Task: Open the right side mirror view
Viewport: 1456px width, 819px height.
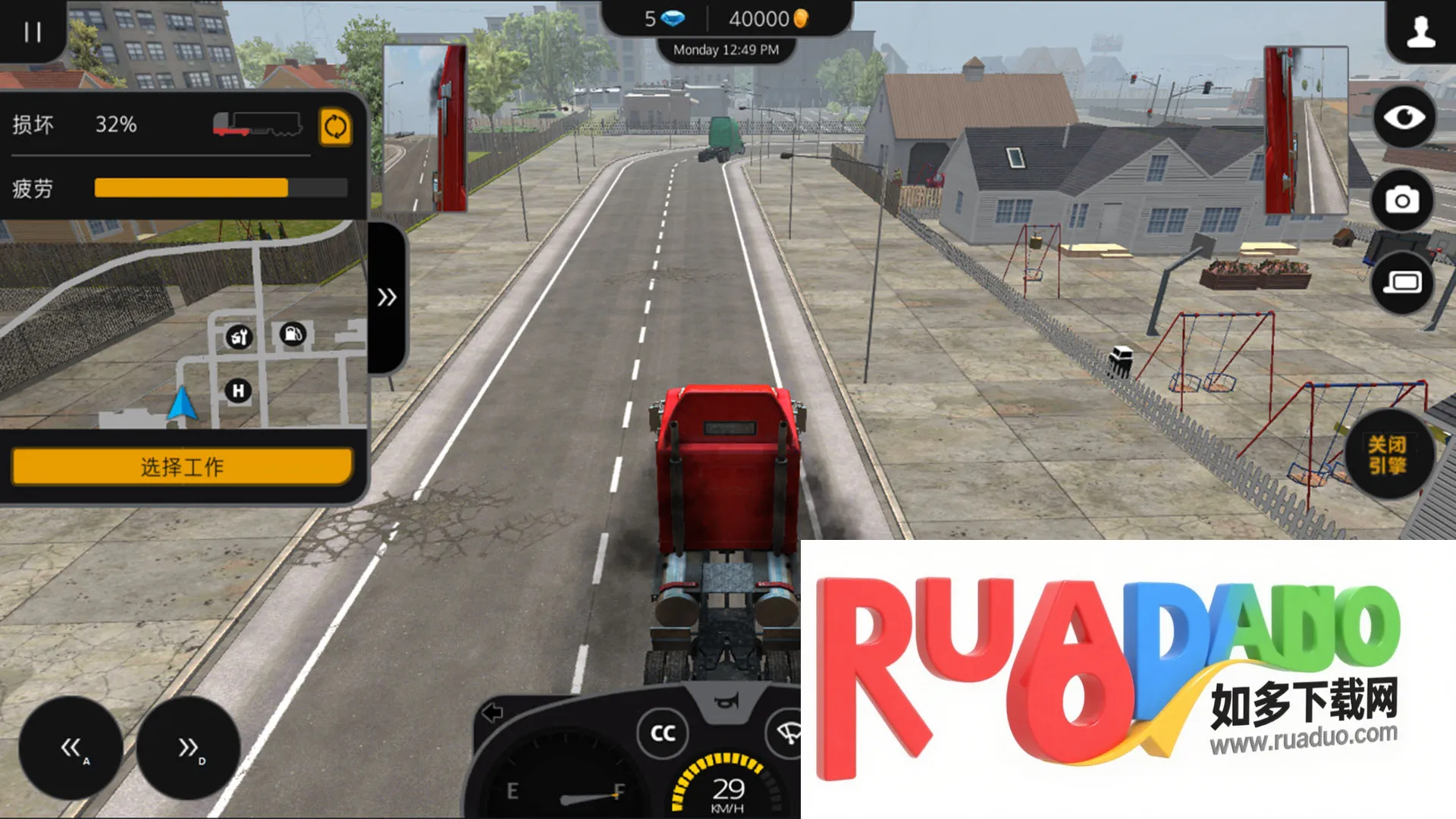Action: click(1305, 130)
